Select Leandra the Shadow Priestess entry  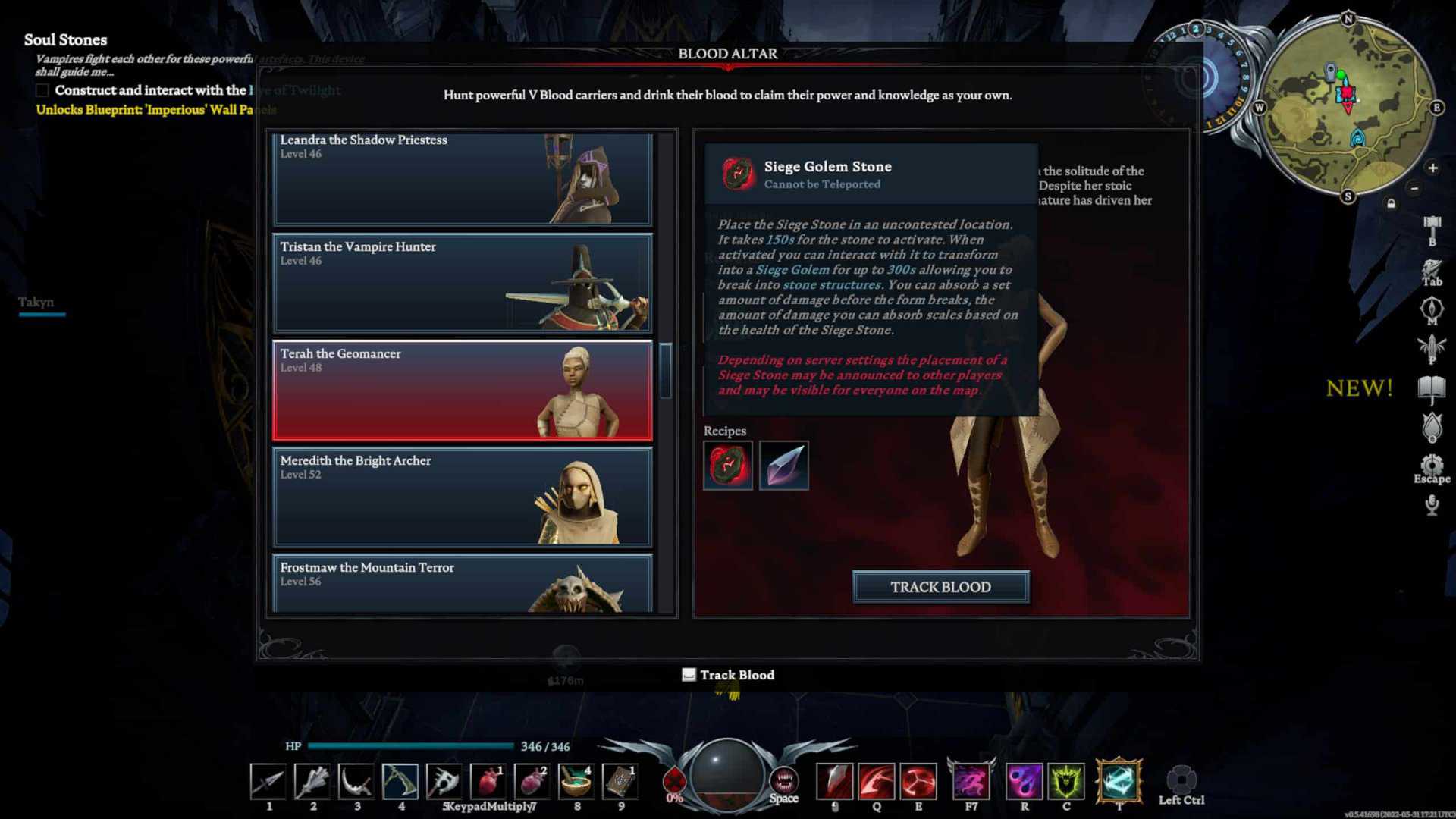[x=462, y=179]
